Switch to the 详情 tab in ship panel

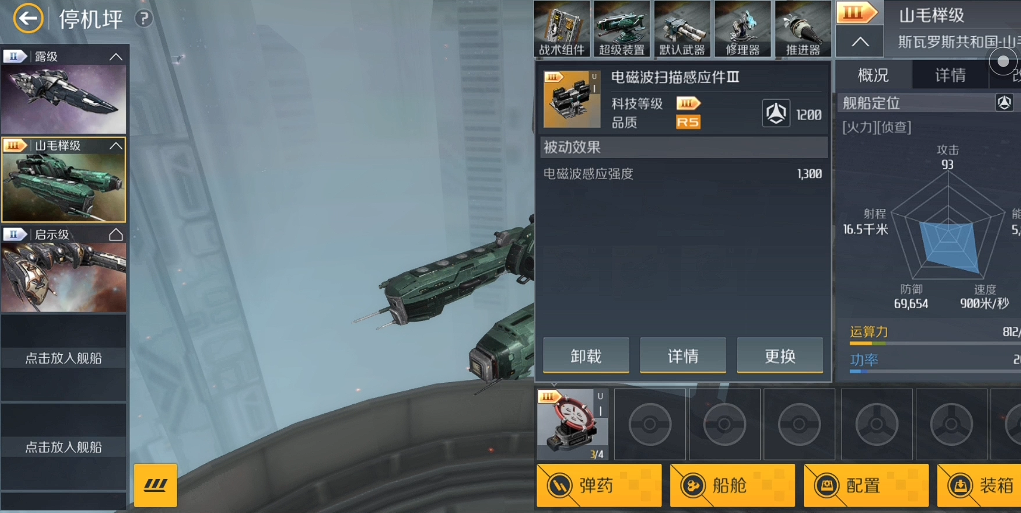(x=950, y=76)
